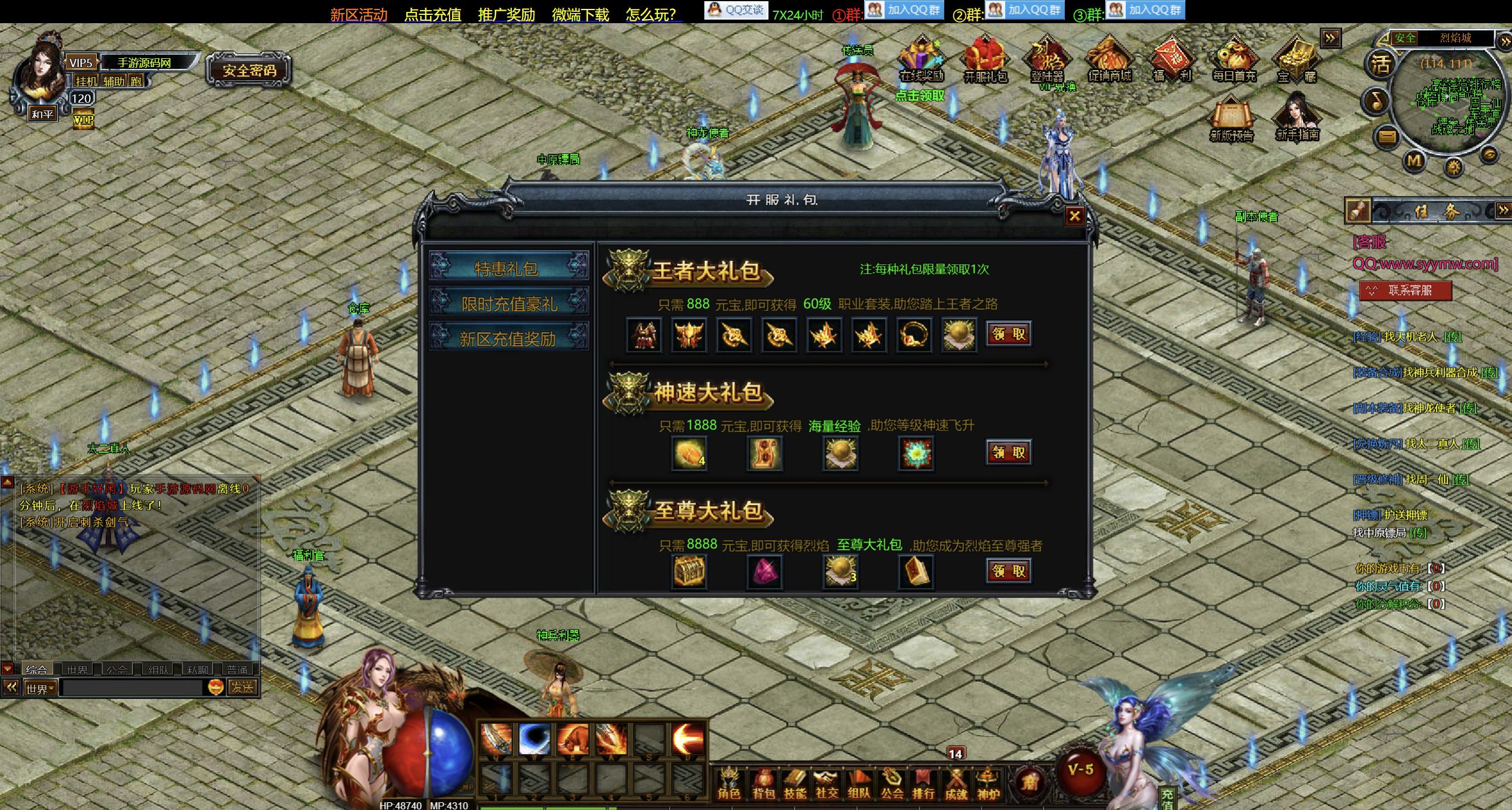
Task: Open the 排行 rankings panel
Action: 923,784
